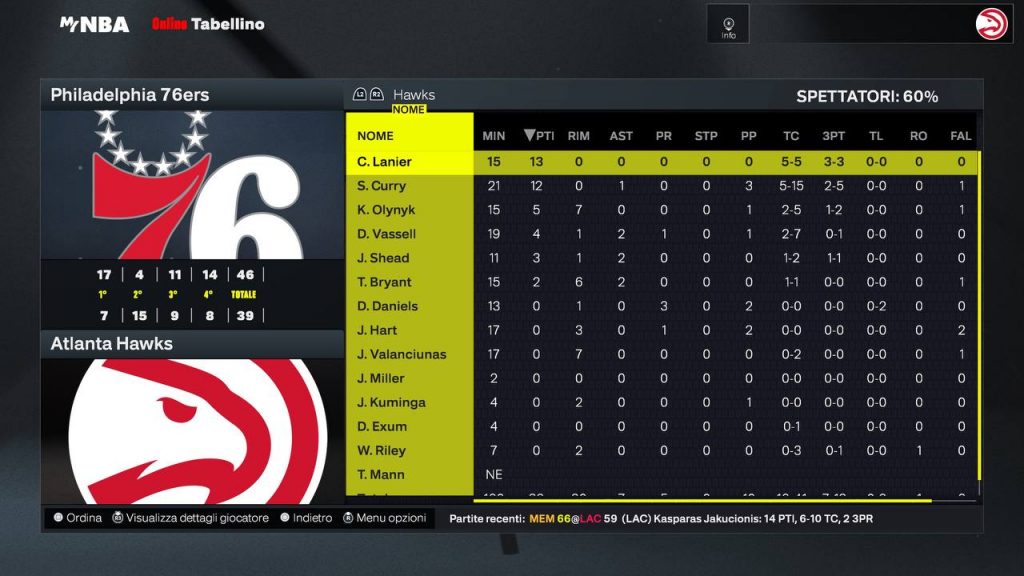Switch to the Hawks team tab
The width and height of the screenshot is (1024, 576).
click(x=413, y=95)
